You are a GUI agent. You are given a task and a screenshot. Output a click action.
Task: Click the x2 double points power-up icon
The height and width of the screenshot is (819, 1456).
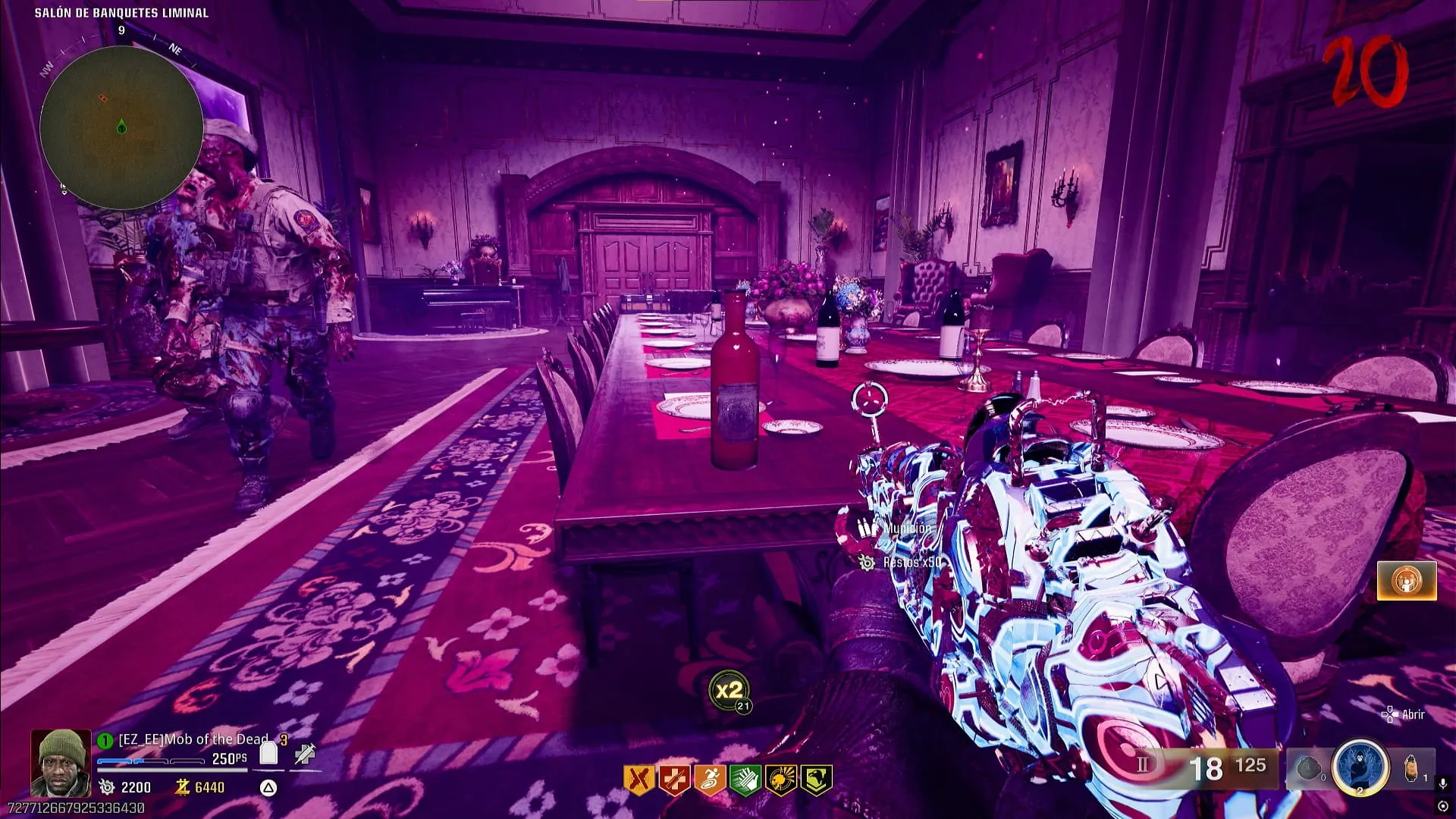(x=729, y=691)
